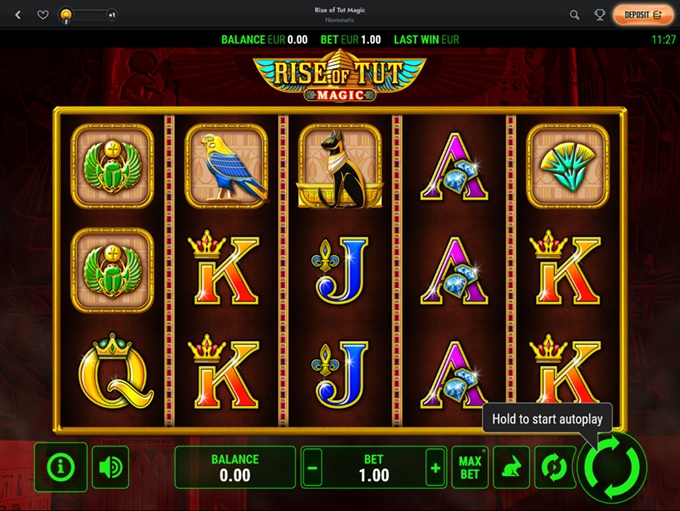Open the orange Deposit button

pyautogui.click(x=643, y=15)
